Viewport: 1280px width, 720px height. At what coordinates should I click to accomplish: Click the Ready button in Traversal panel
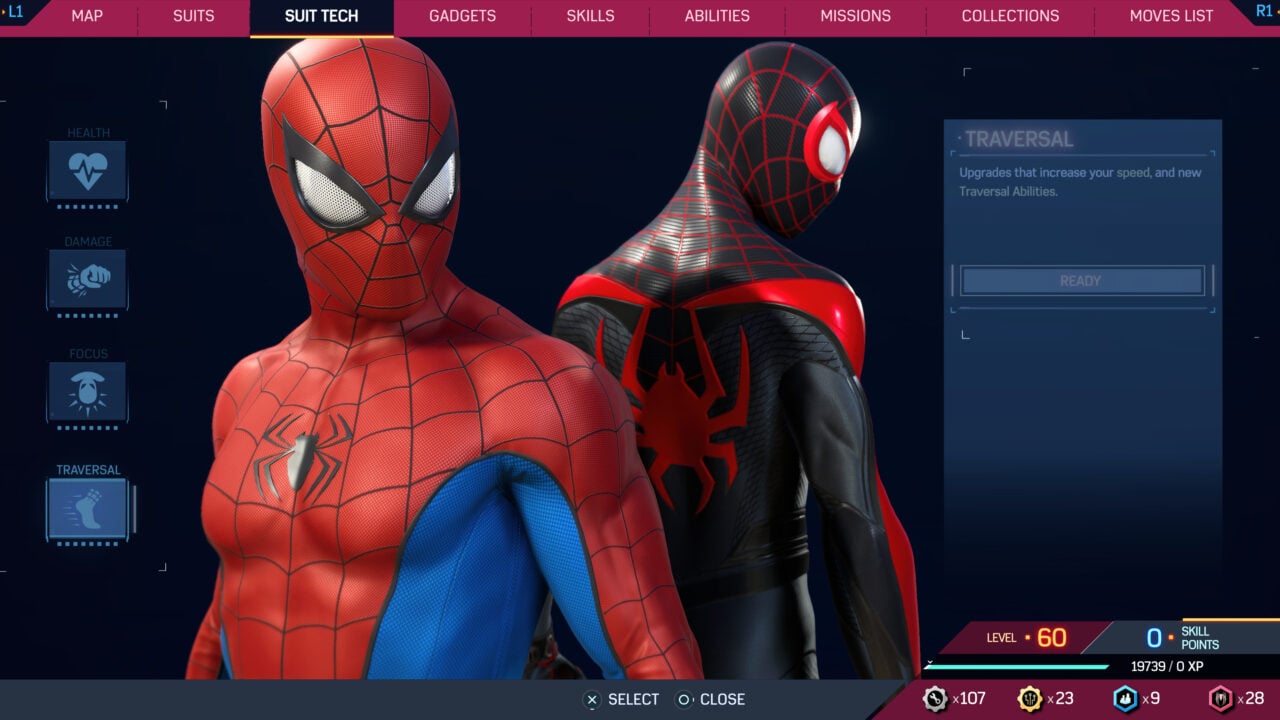(x=1081, y=281)
